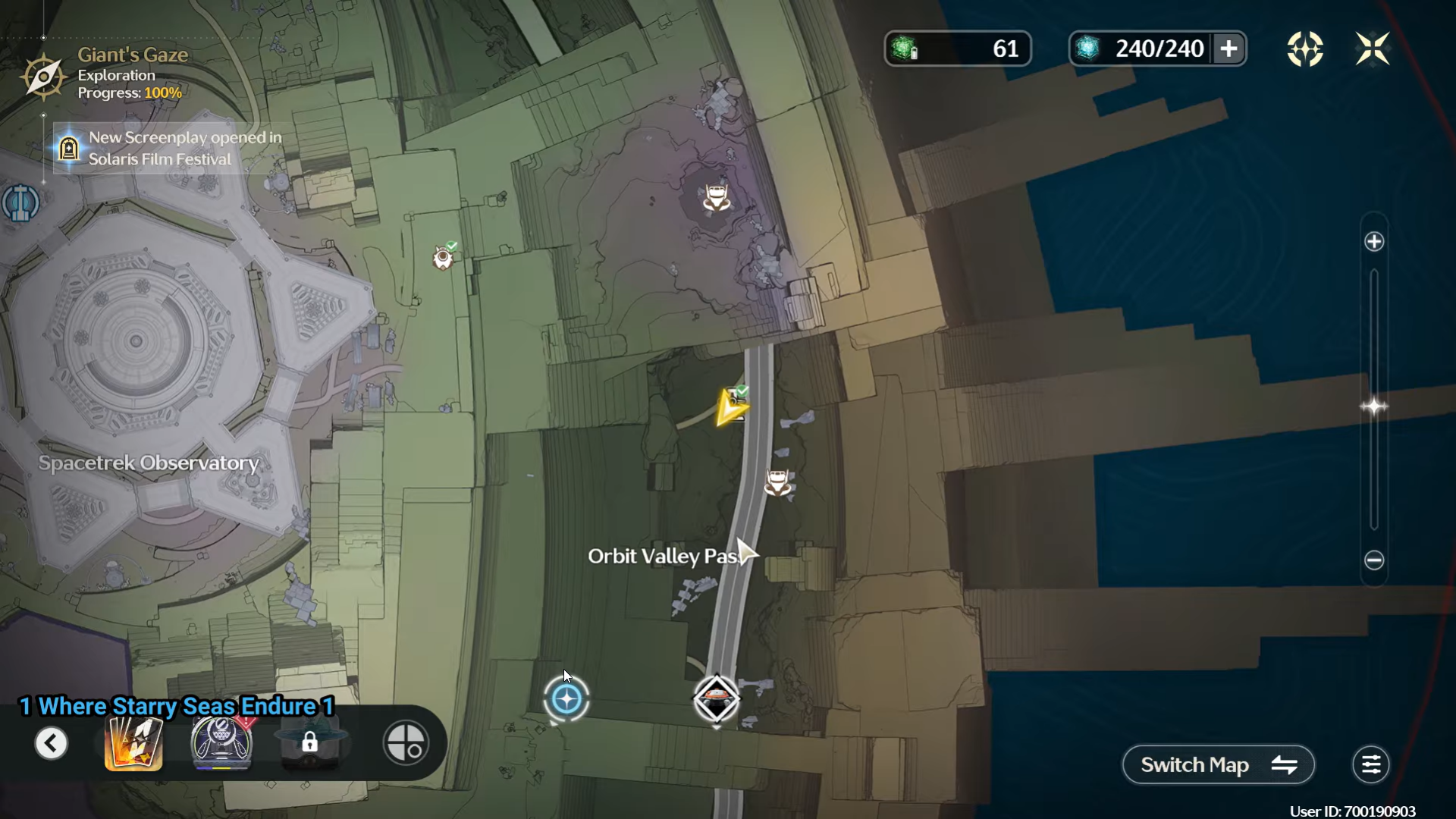The width and height of the screenshot is (1456, 819).
Task: Select the robot event icon with red alert
Action: (x=221, y=743)
